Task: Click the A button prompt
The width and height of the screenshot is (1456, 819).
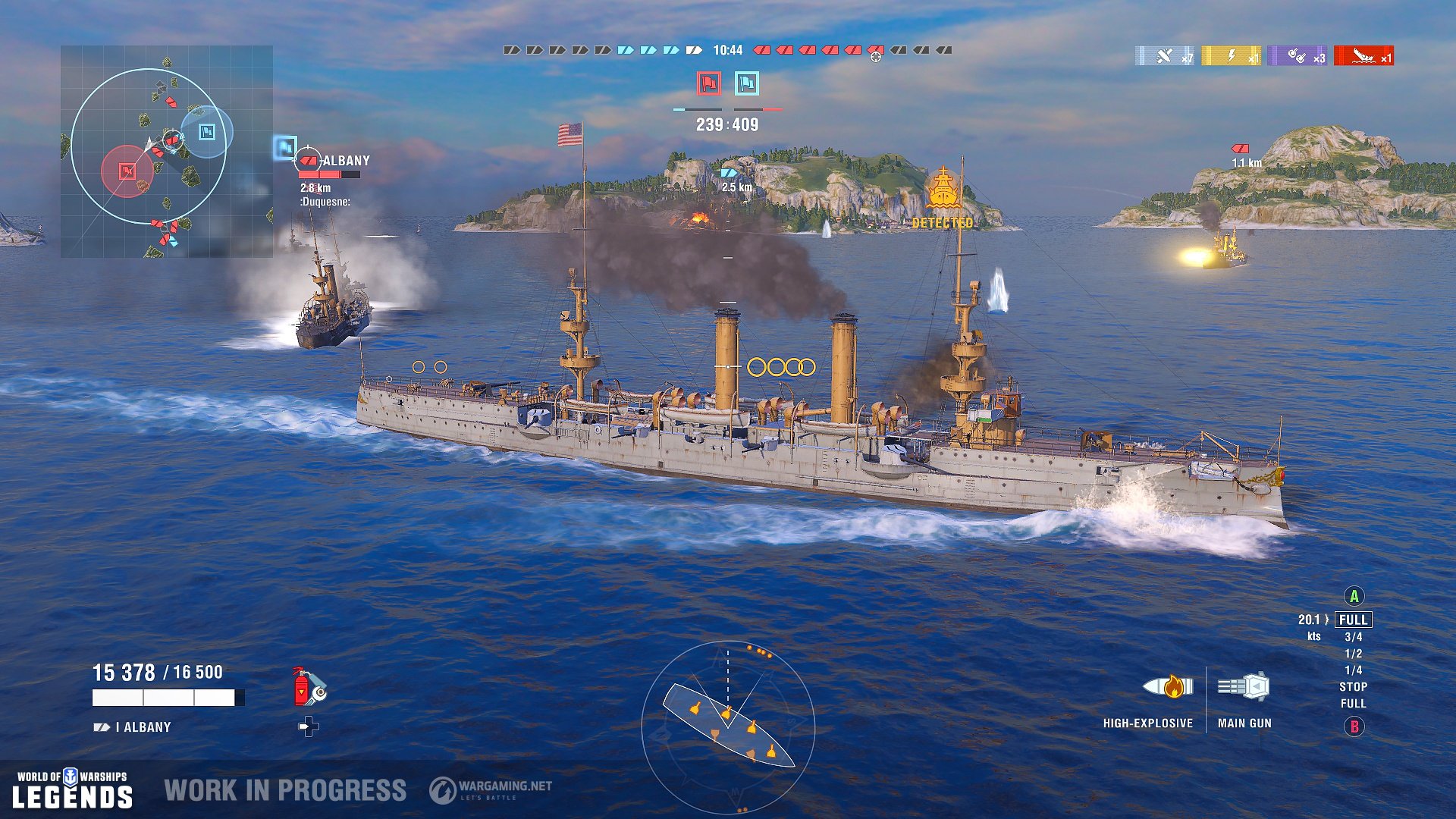Action: (x=1354, y=598)
